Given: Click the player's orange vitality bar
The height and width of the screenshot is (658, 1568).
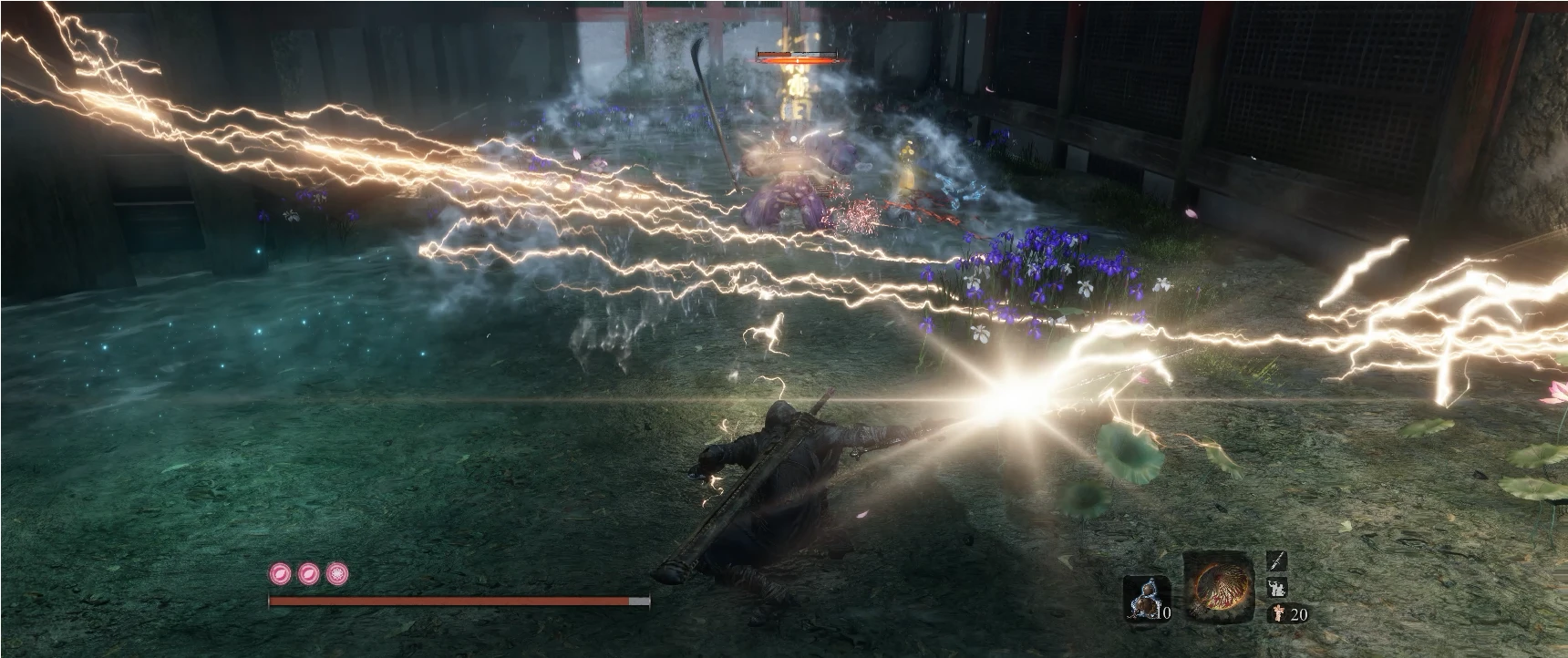Looking at the screenshot, I should point(456,601).
